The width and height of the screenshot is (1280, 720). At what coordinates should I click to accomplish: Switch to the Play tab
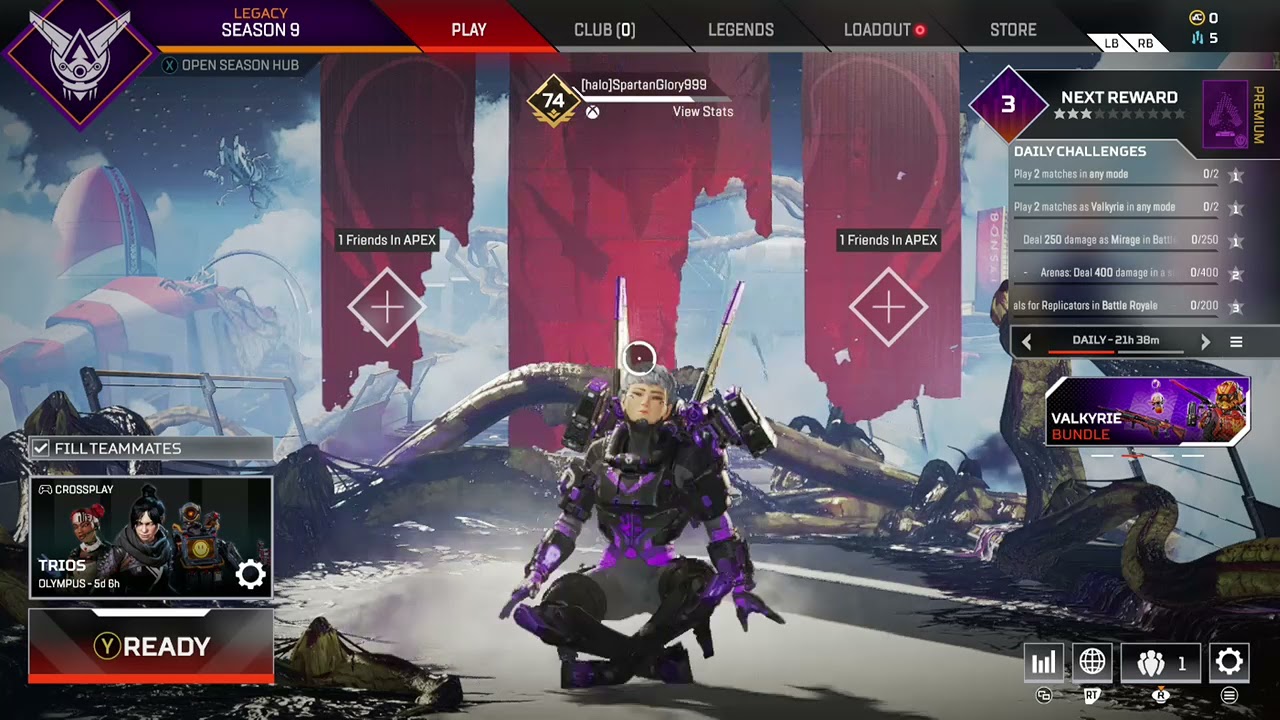468,30
